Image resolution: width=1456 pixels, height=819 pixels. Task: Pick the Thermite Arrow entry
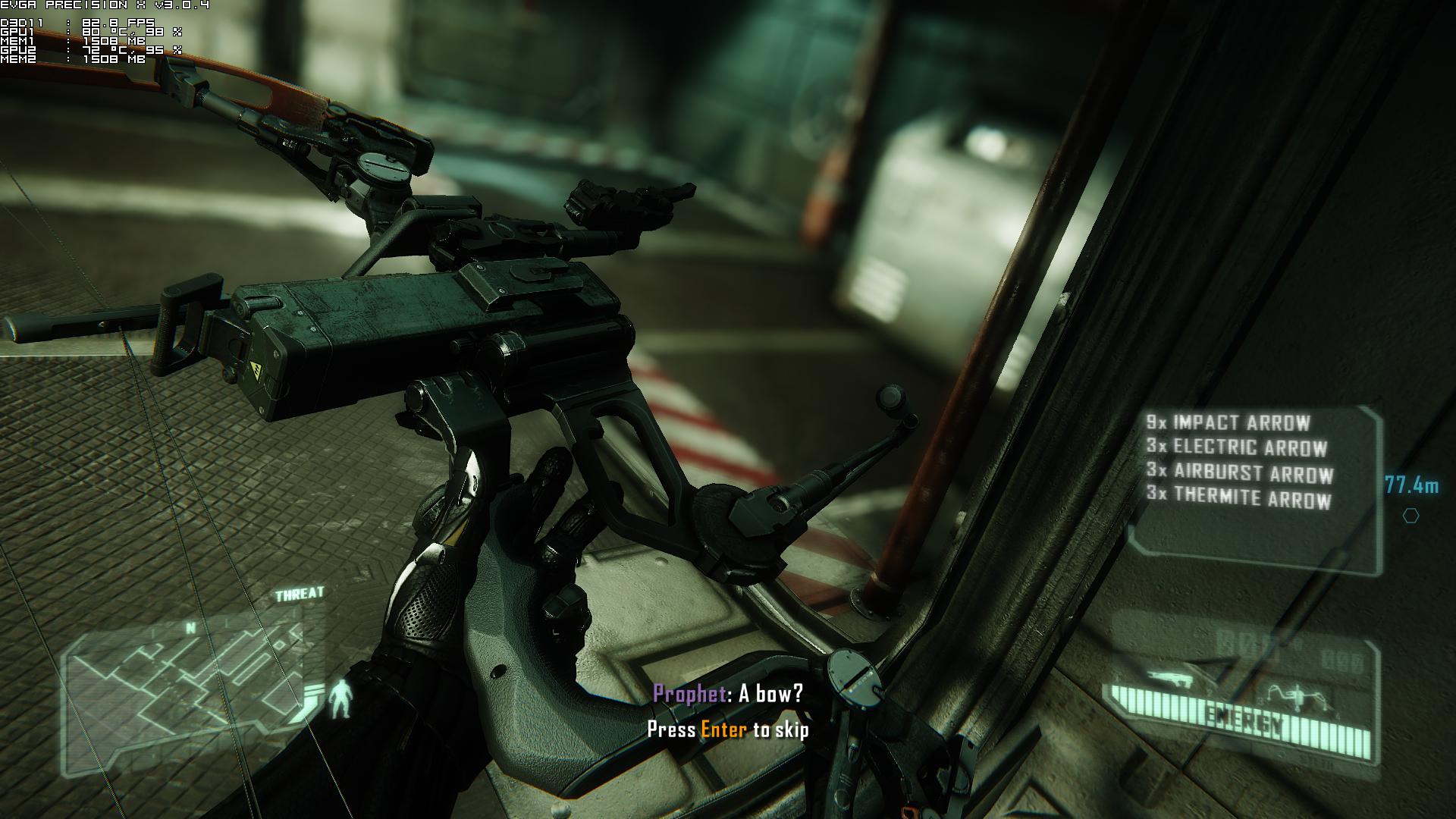1239,498
